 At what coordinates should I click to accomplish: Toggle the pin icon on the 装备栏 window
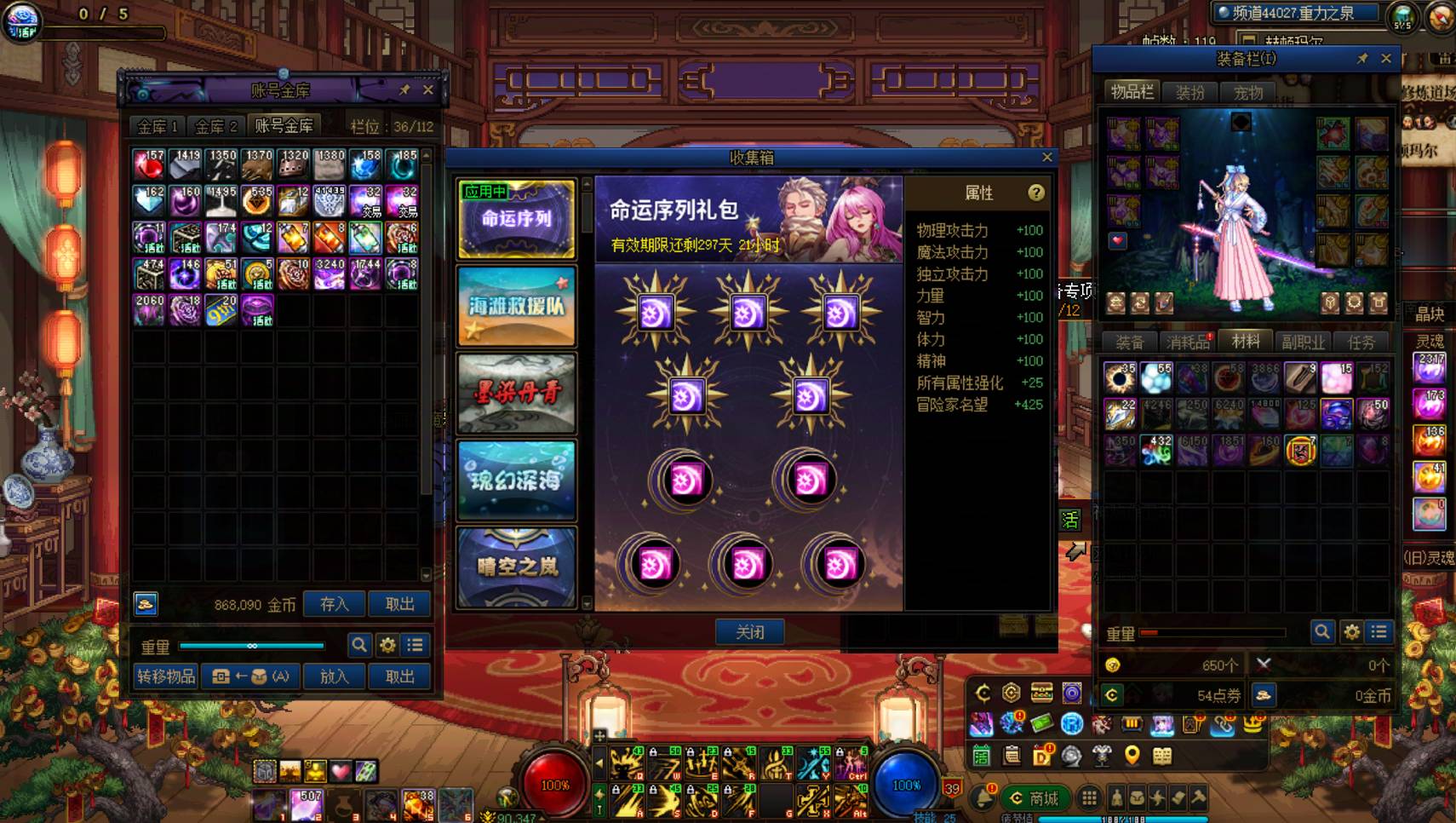pyautogui.click(x=1361, y=60)
